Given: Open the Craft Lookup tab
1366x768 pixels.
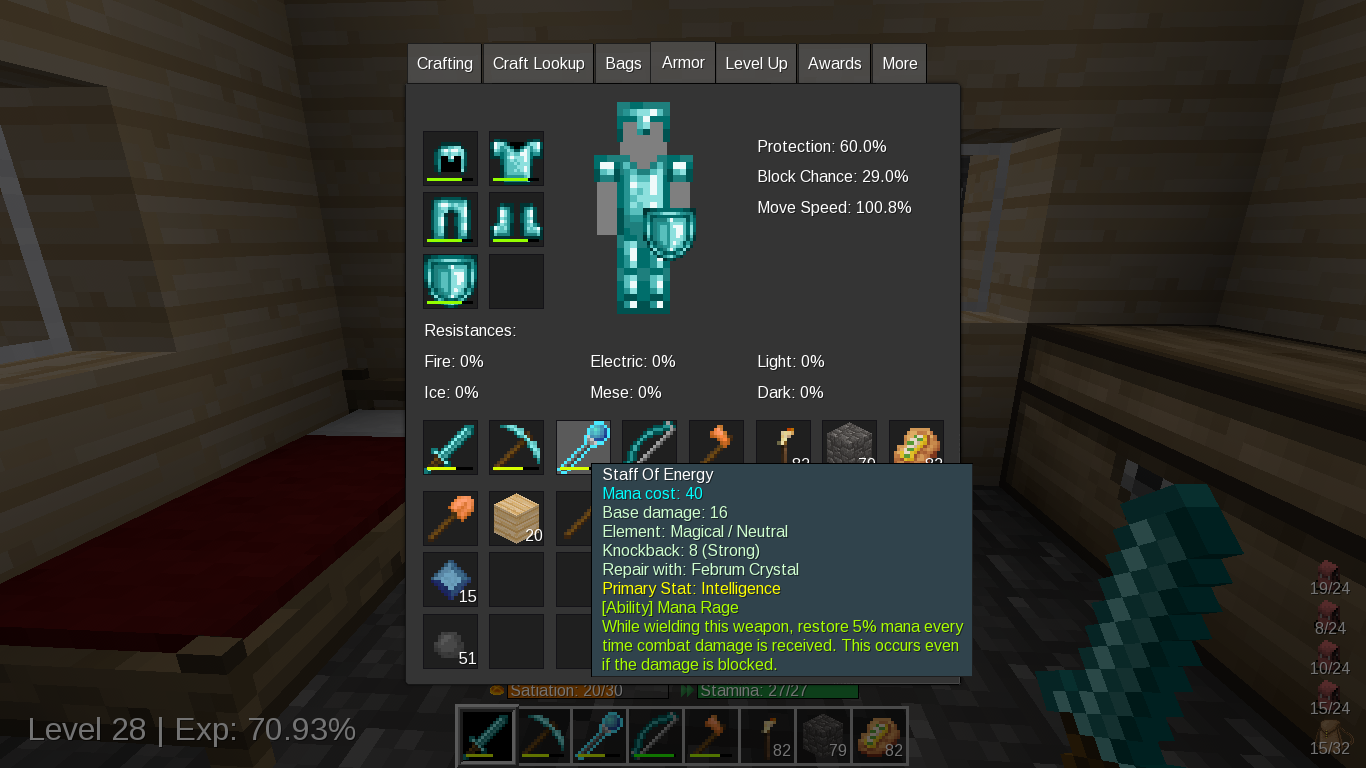Looking at the screenshot, I should (538, 63).
